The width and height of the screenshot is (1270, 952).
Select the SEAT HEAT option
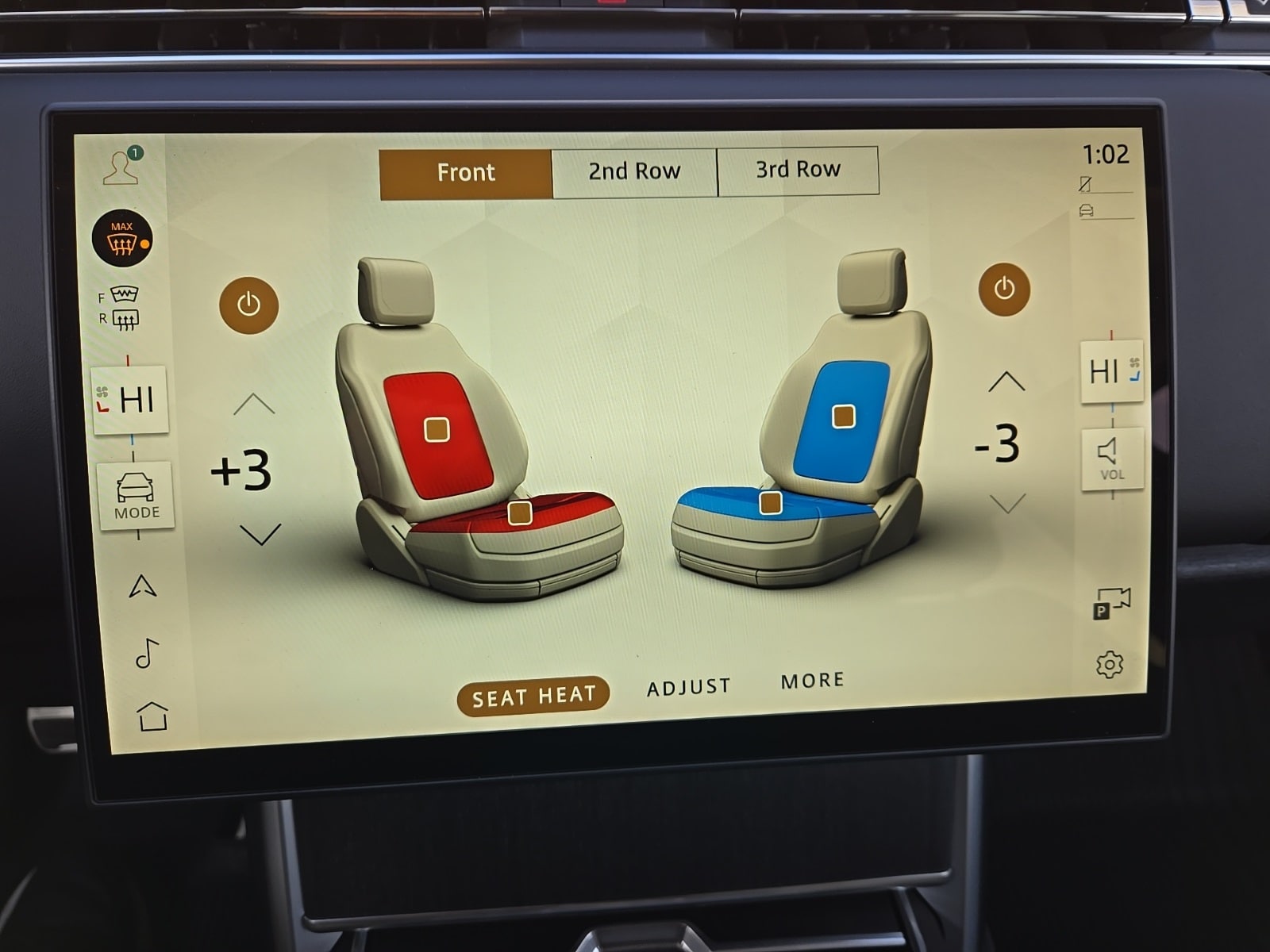coord(533,697)
